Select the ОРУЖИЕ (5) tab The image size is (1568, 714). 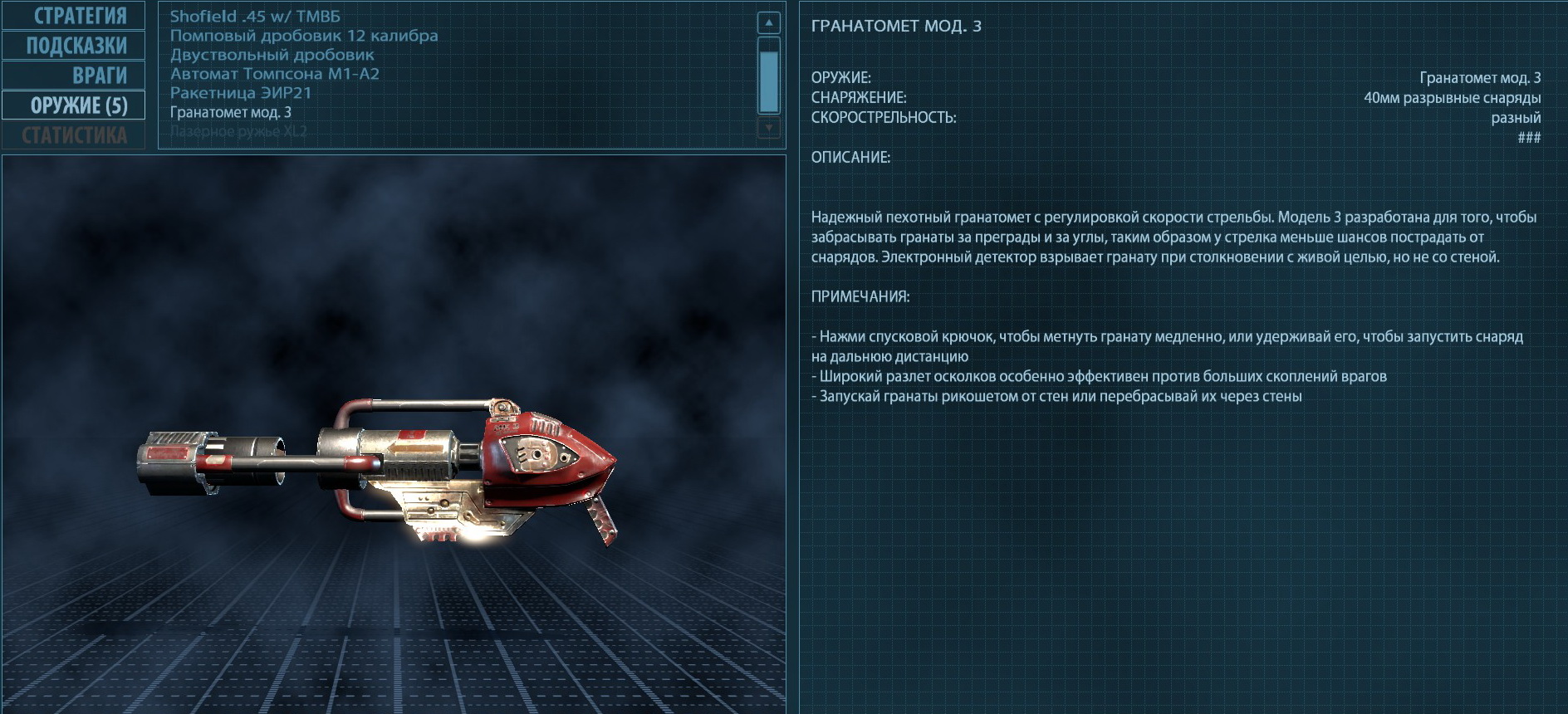point(74,105)
